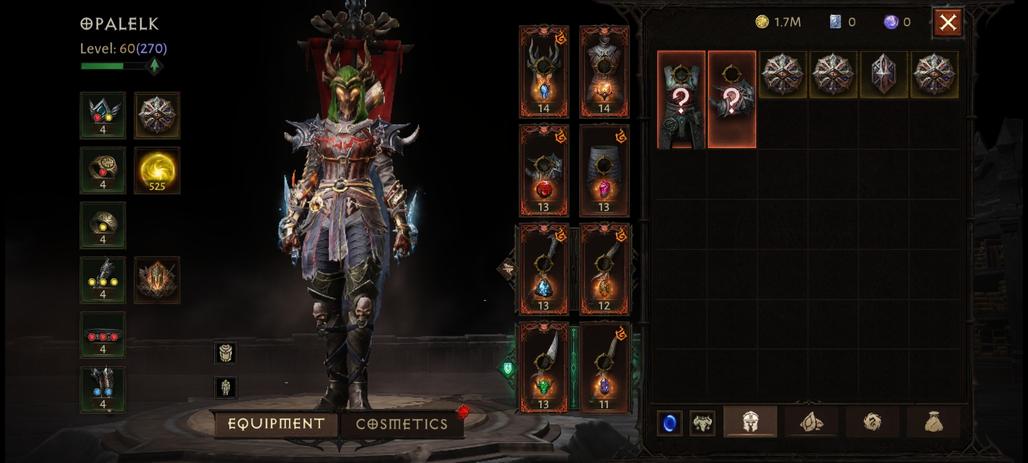Click the horned skull button below inventory

coord(703,422)
